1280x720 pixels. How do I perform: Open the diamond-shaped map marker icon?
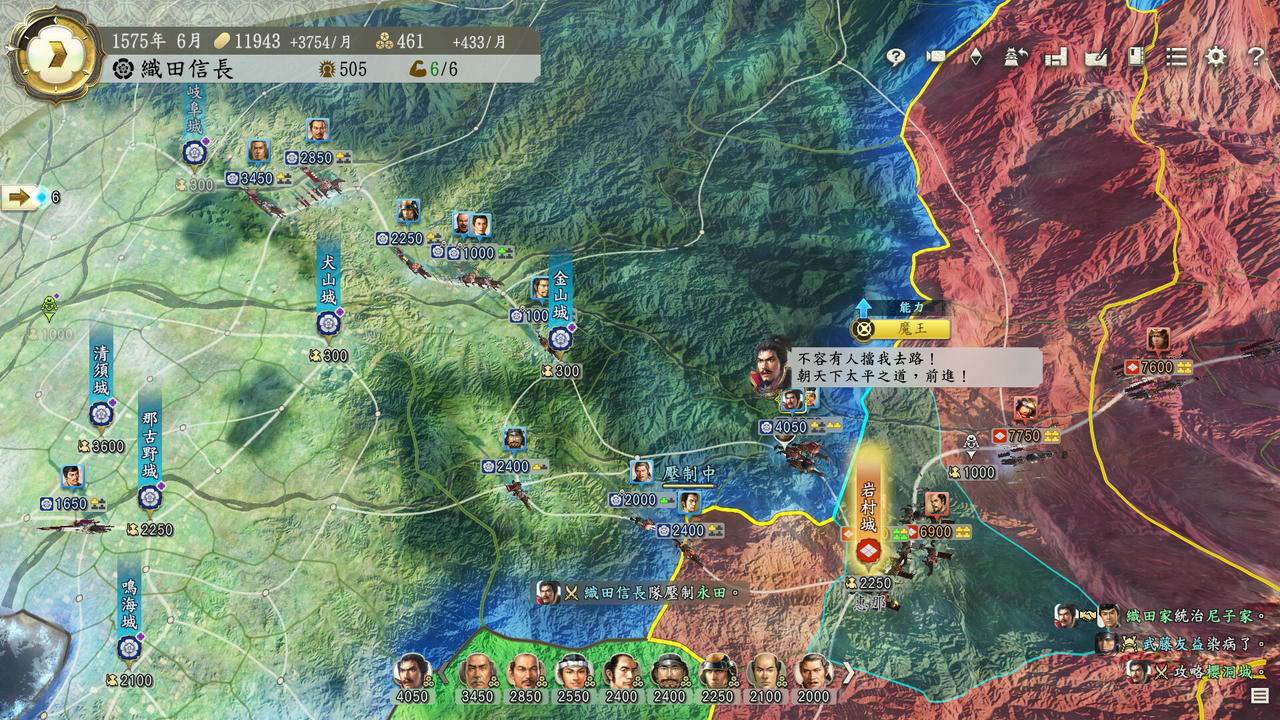pos(976,57)
